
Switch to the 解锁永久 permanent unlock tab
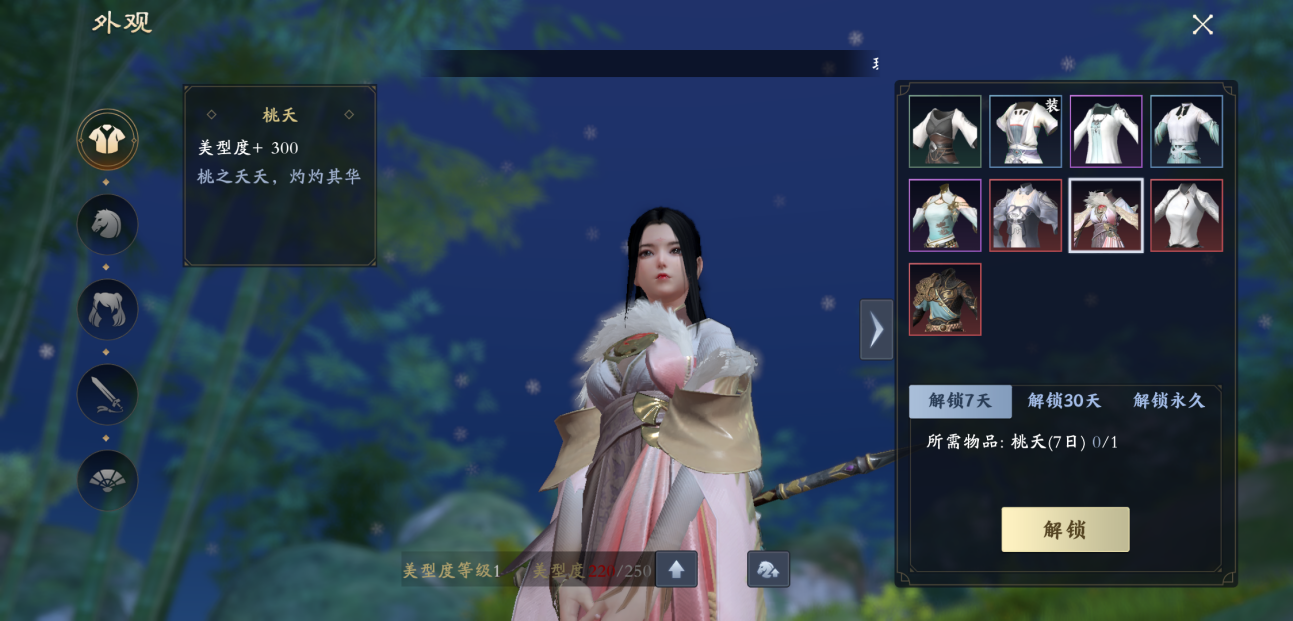point(1168,401)
